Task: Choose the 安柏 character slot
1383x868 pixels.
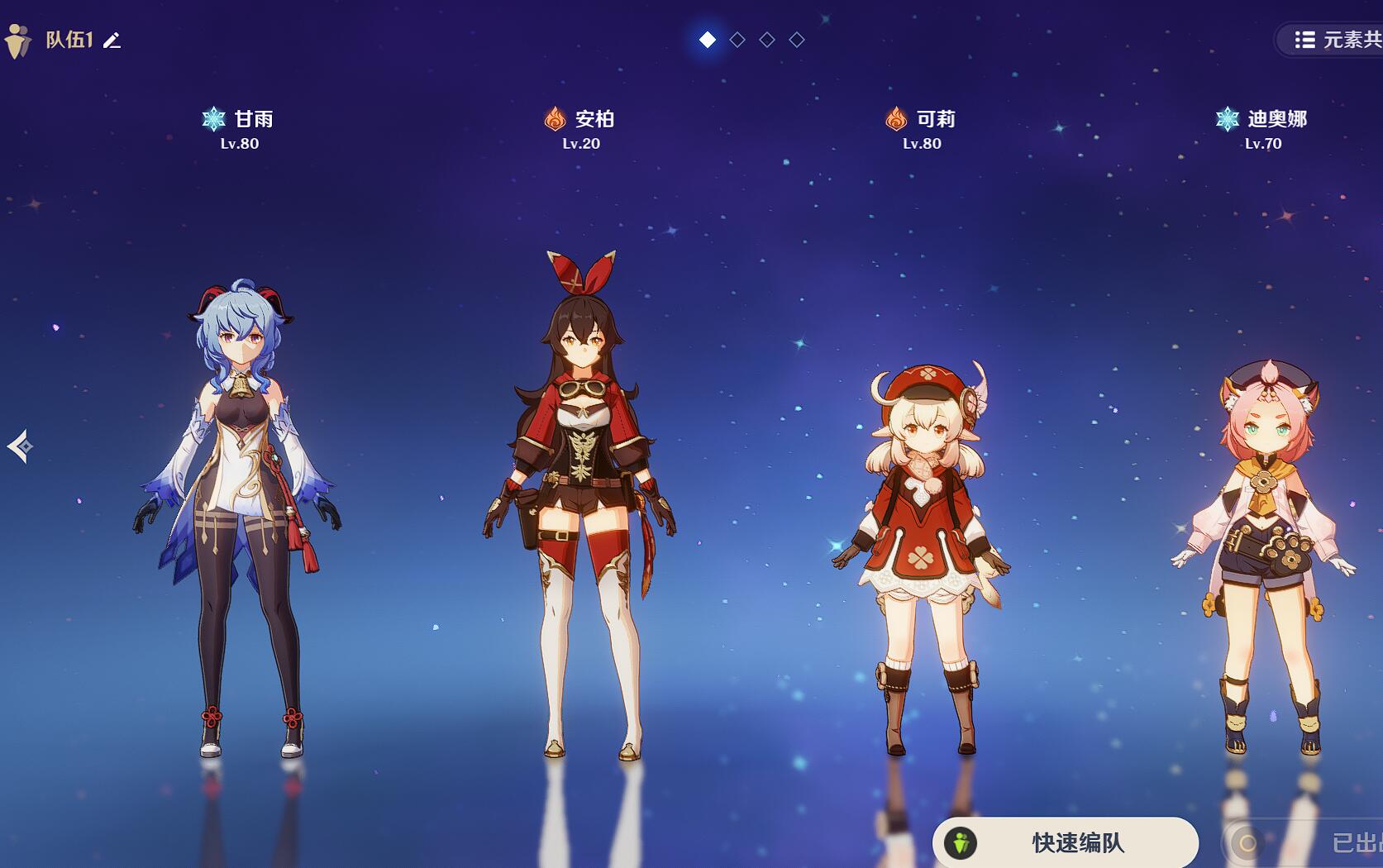Action: [x=581, y=504]
